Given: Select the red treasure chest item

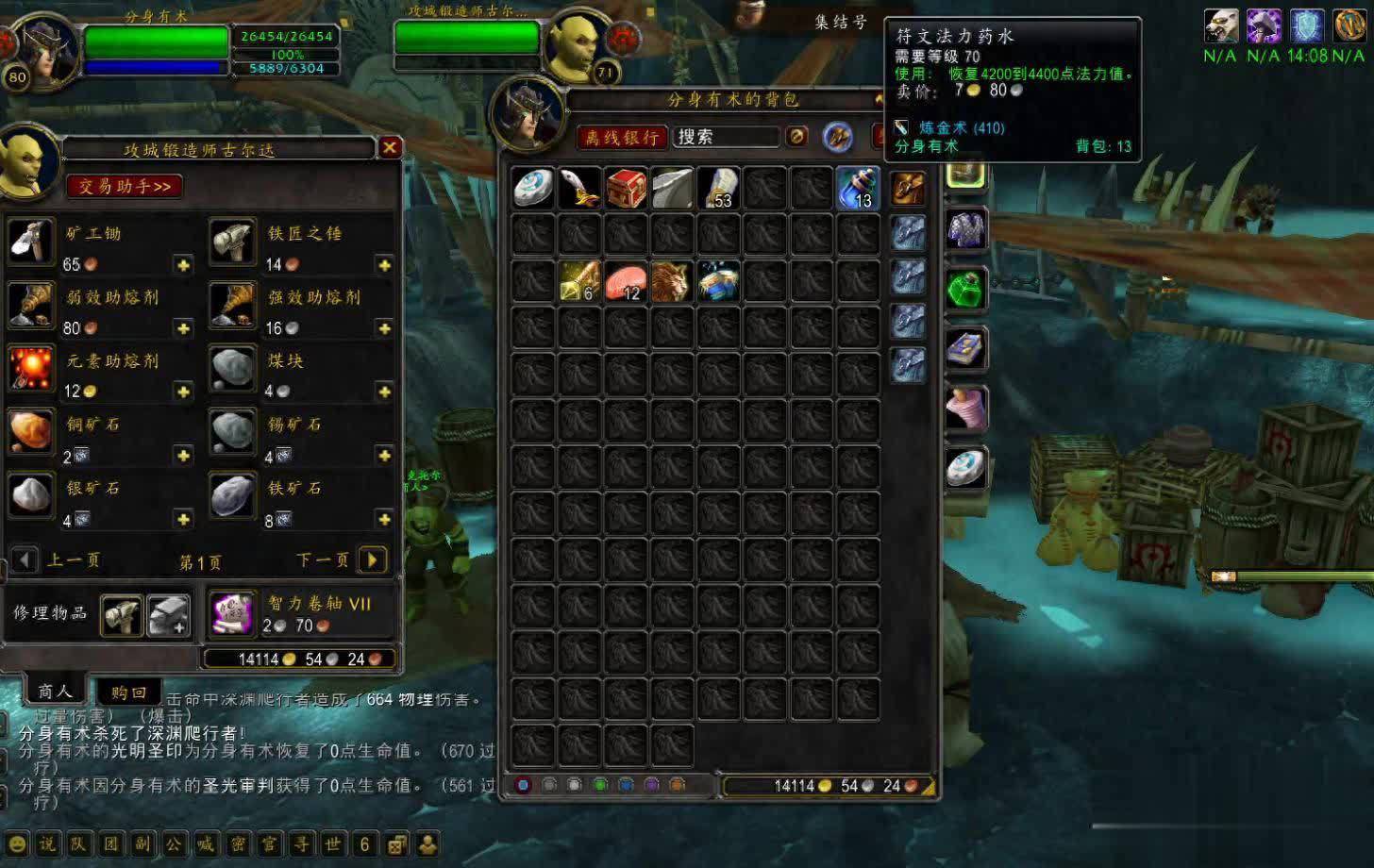Looking at the screenshot, I should (626, 188).
